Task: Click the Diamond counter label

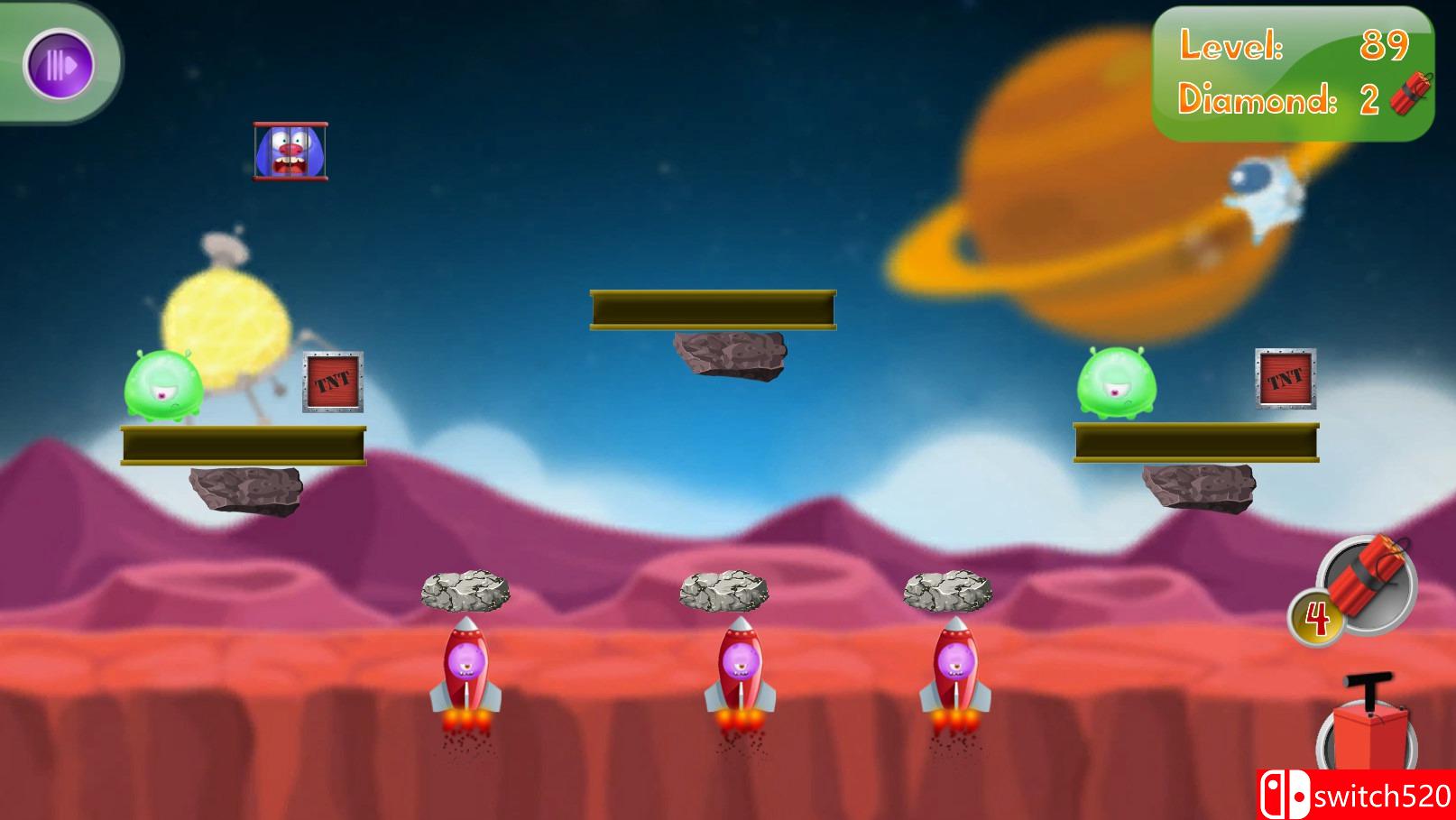Action: click(1256, 97)
